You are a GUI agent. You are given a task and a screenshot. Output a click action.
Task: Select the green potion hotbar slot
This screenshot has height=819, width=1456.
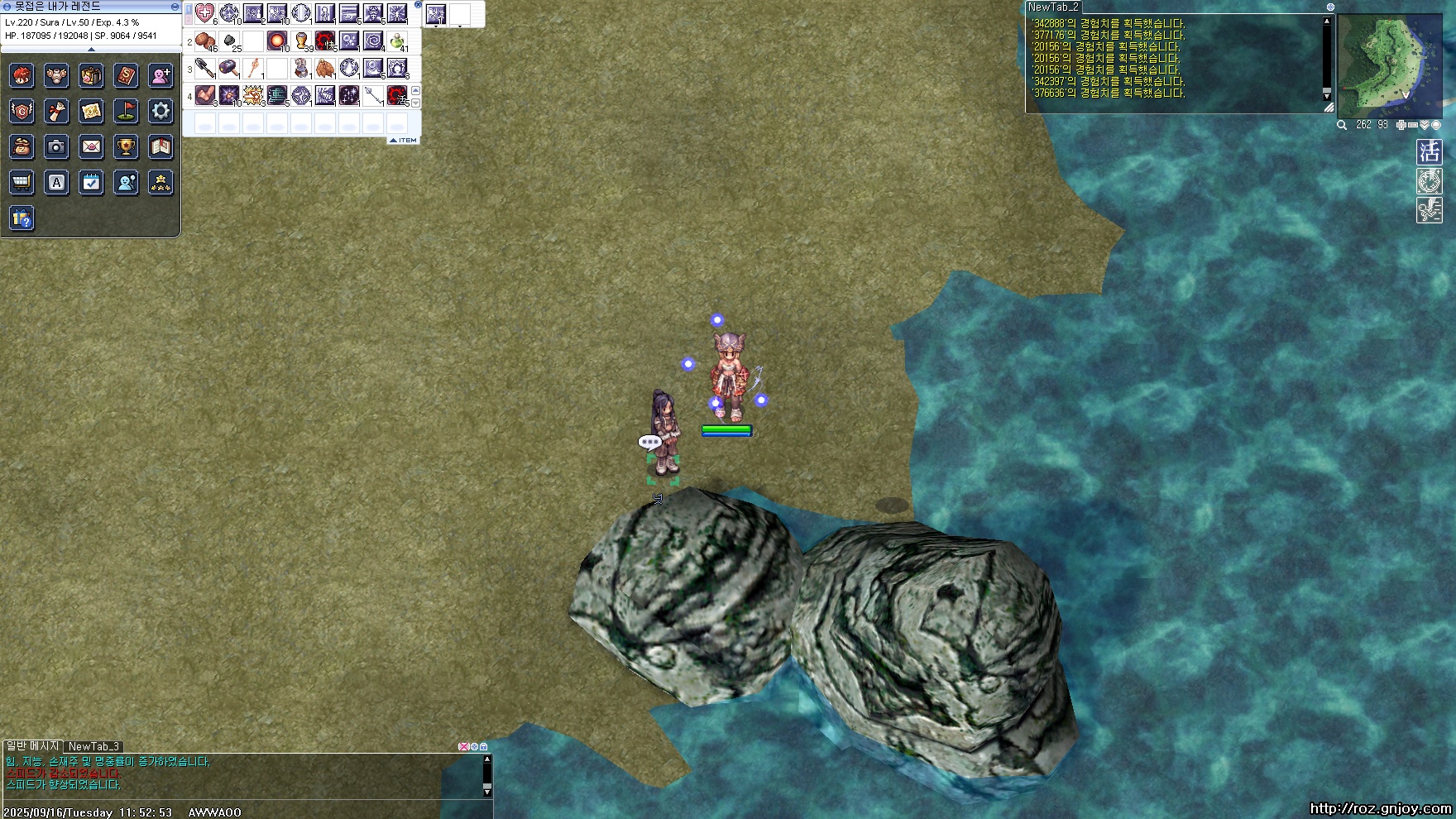click(x=398, y=41)
